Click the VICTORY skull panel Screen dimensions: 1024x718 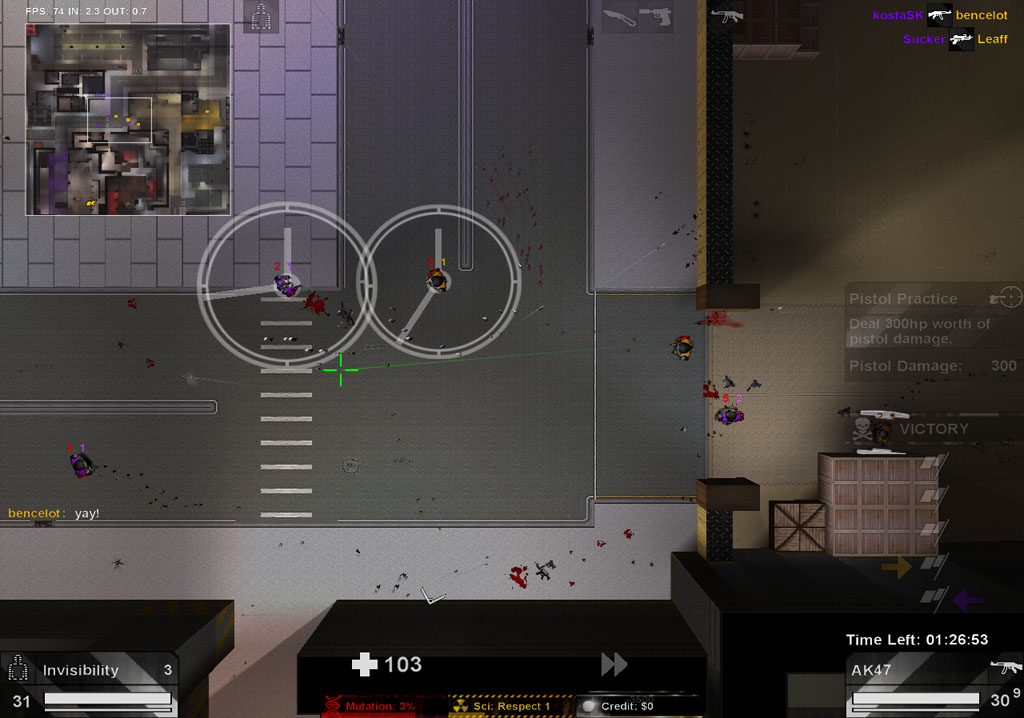[x=909, y=429]
